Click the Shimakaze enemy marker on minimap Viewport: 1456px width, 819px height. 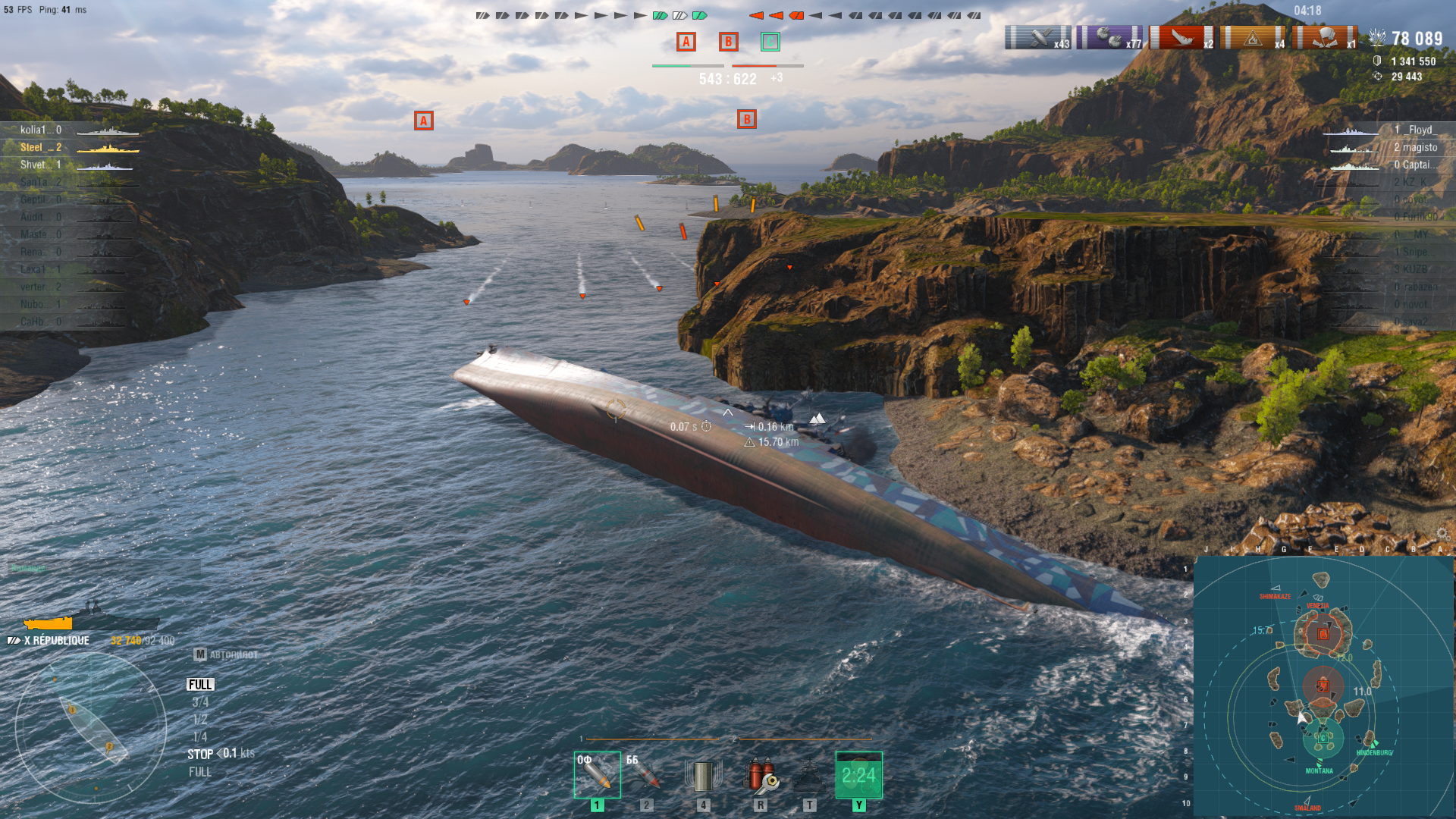tap(1276, 588)
